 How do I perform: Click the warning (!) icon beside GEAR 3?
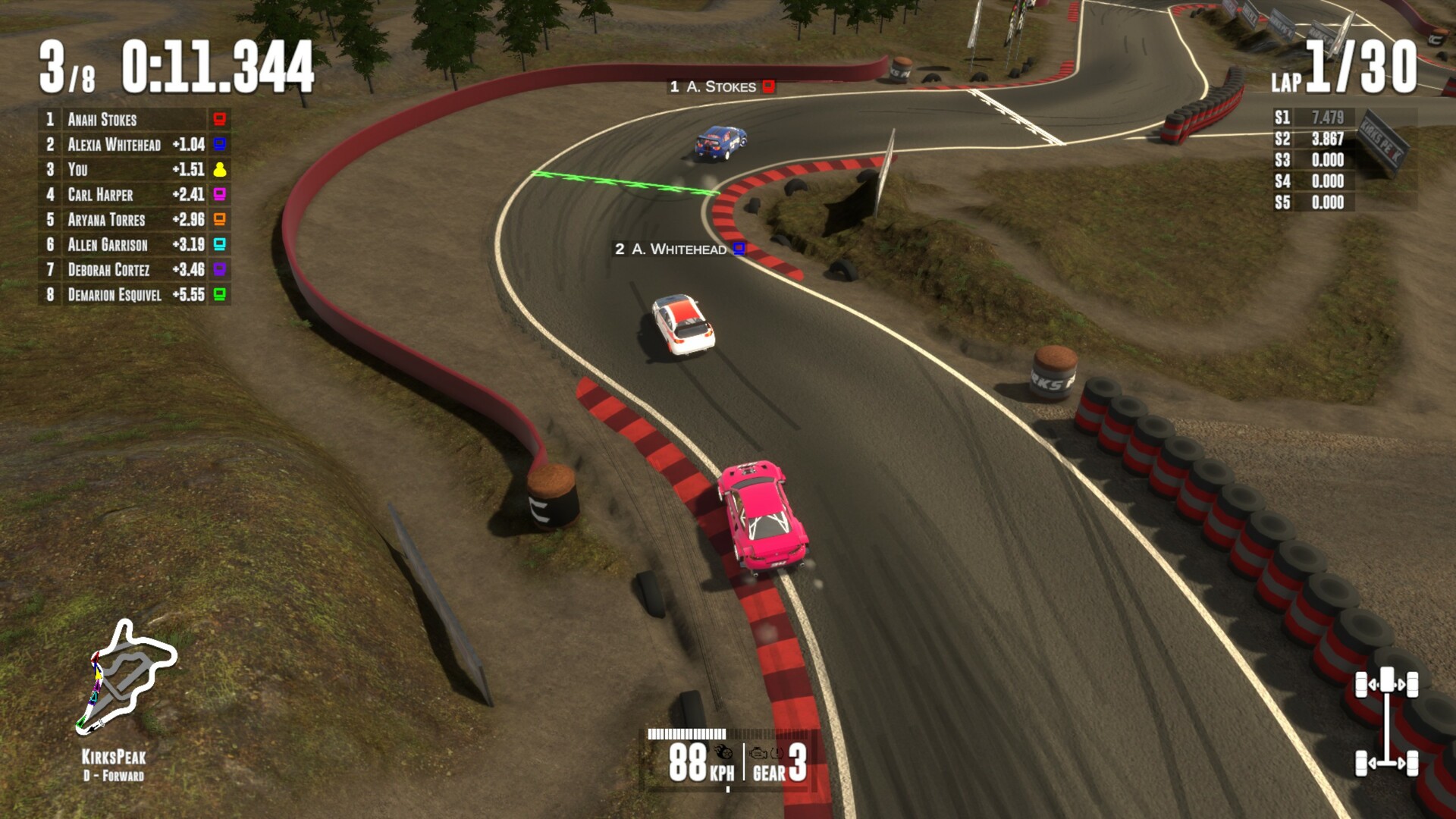pos(776,753)
